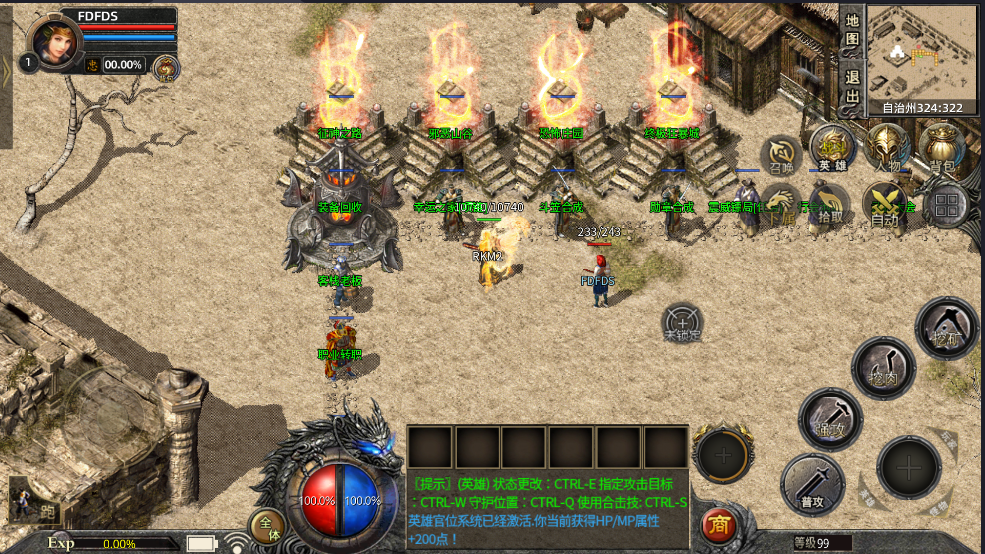Viewport: 985px width, 554px height.
Task: Activate the 普攻 normal attack button
Action: point(812,484)
